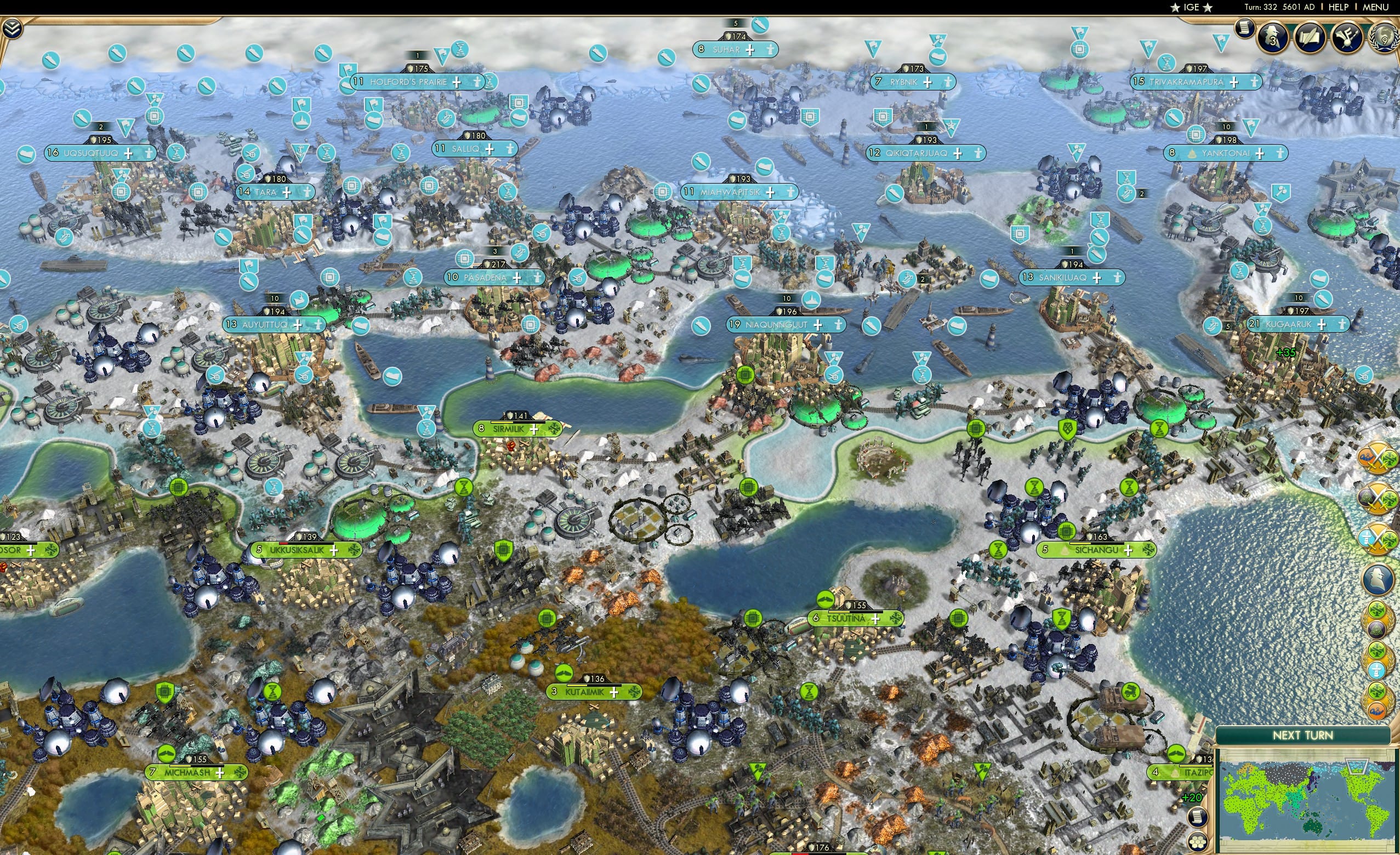Open the HELP screen
Screen dimensions: 1400x855
[x=1340, y=7]
